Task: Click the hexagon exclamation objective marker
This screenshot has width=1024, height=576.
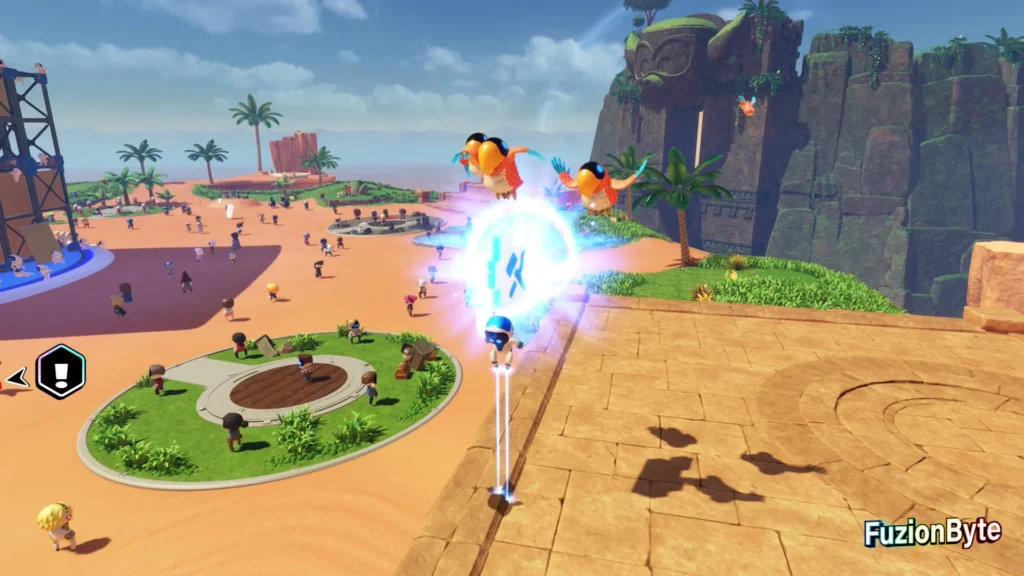Action: (60, 372)
